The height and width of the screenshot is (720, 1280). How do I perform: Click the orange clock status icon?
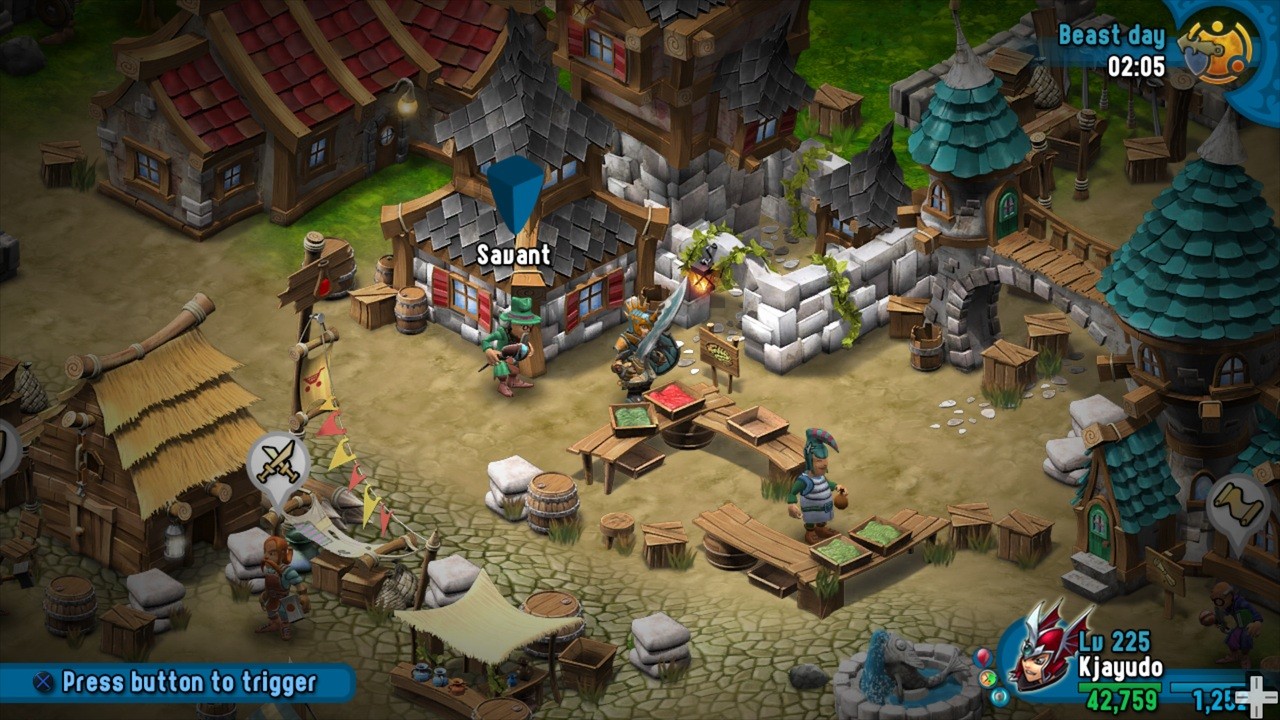(988, 676)
